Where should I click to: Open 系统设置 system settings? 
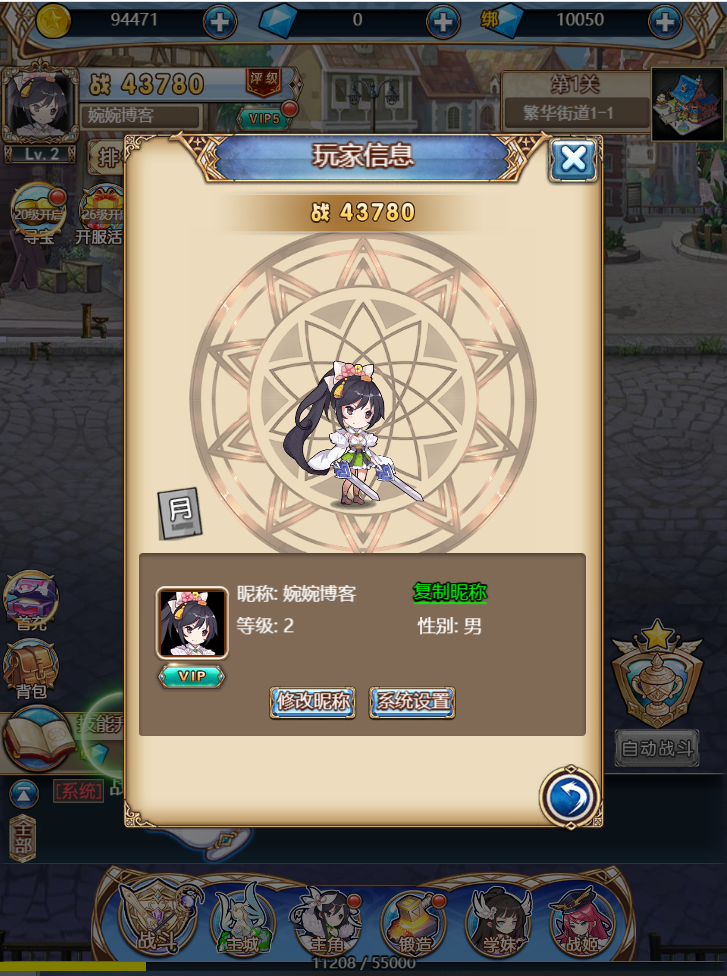pyautogui.click(x=412, y=701)
